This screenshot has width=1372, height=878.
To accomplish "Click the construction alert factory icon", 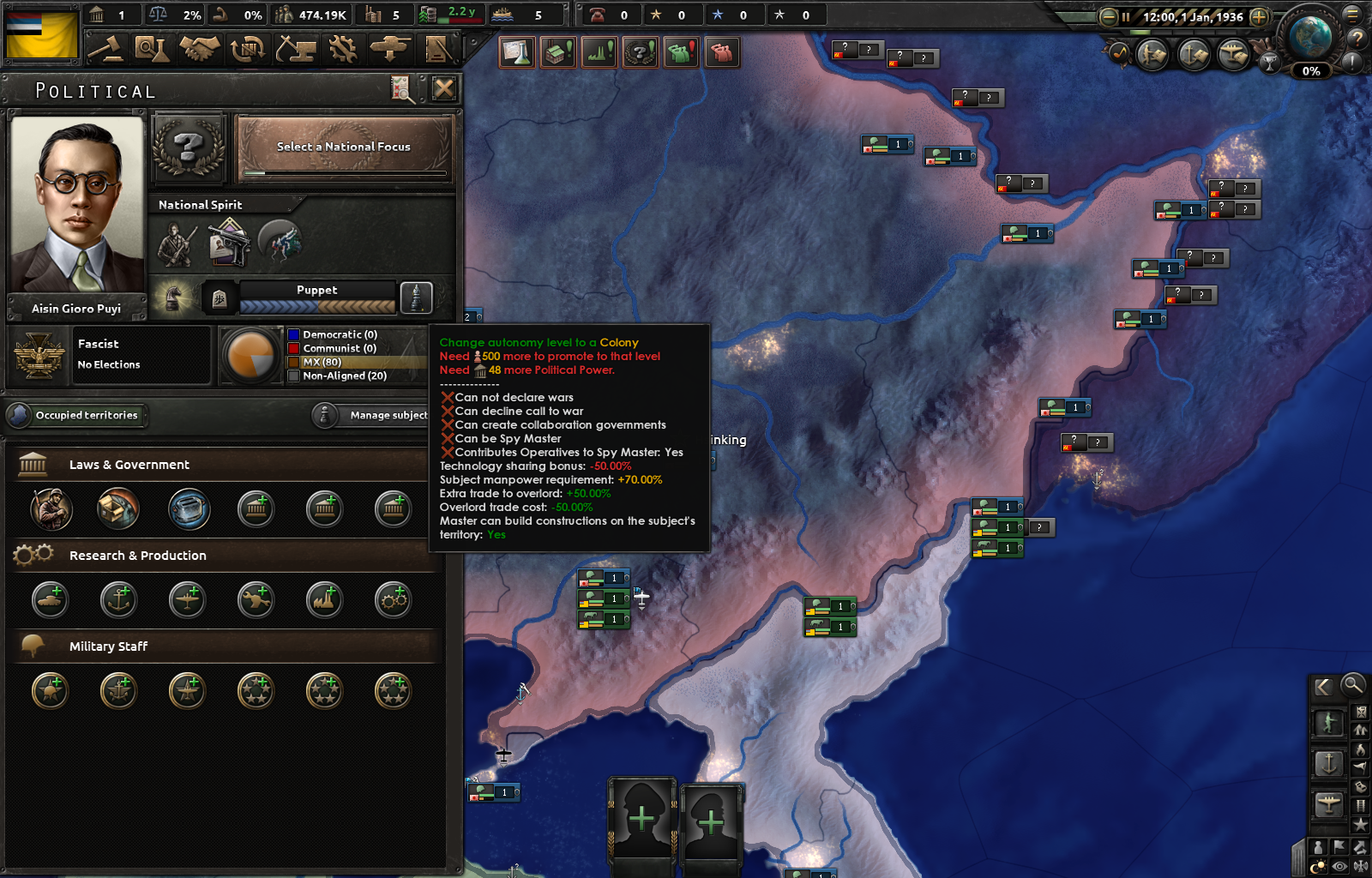I will tap(557, 52).
